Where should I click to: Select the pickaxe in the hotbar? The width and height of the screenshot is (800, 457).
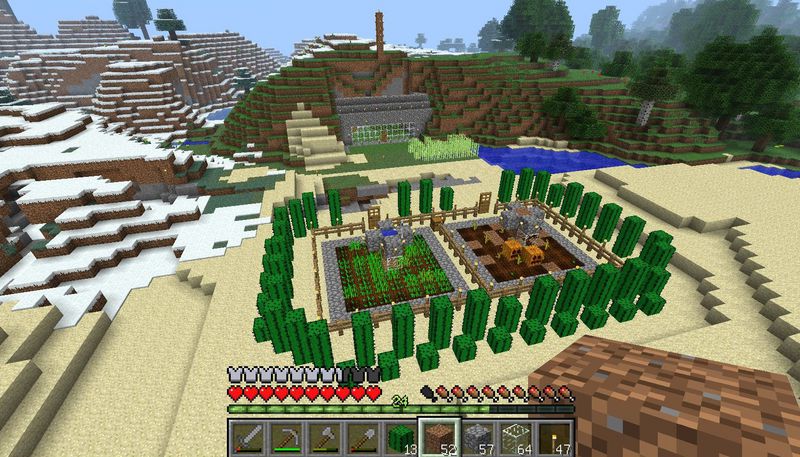(287, 436)
